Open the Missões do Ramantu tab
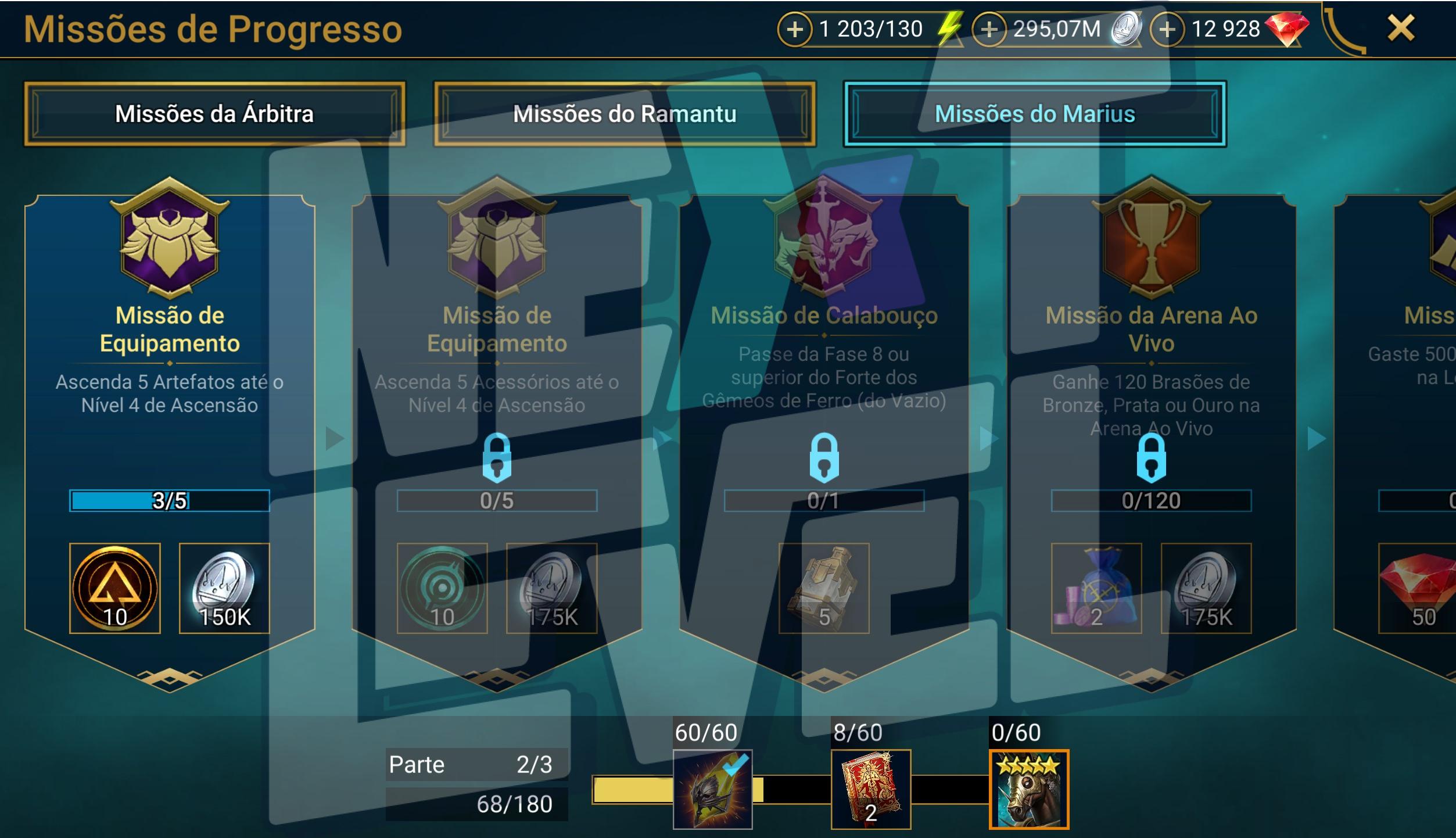The width and height of the screenshot is (1456, 838). 625,114
